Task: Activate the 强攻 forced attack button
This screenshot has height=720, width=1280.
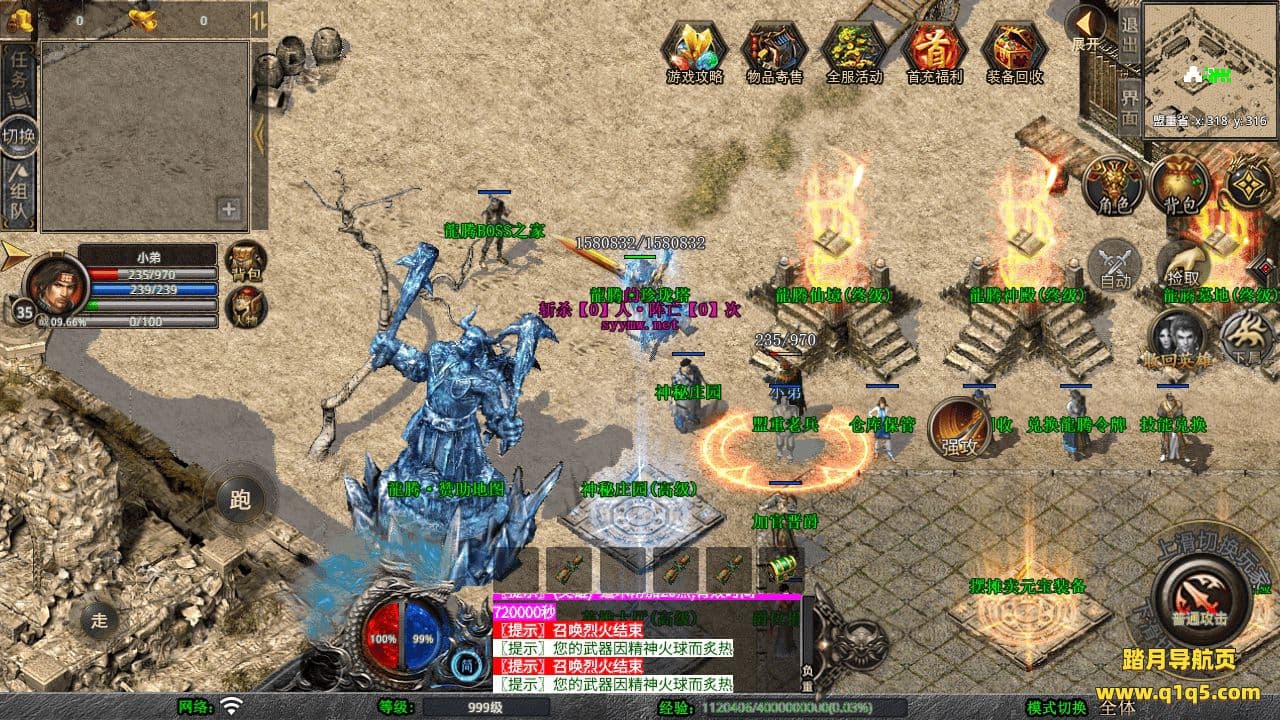Action: click(x=959, y=428)
